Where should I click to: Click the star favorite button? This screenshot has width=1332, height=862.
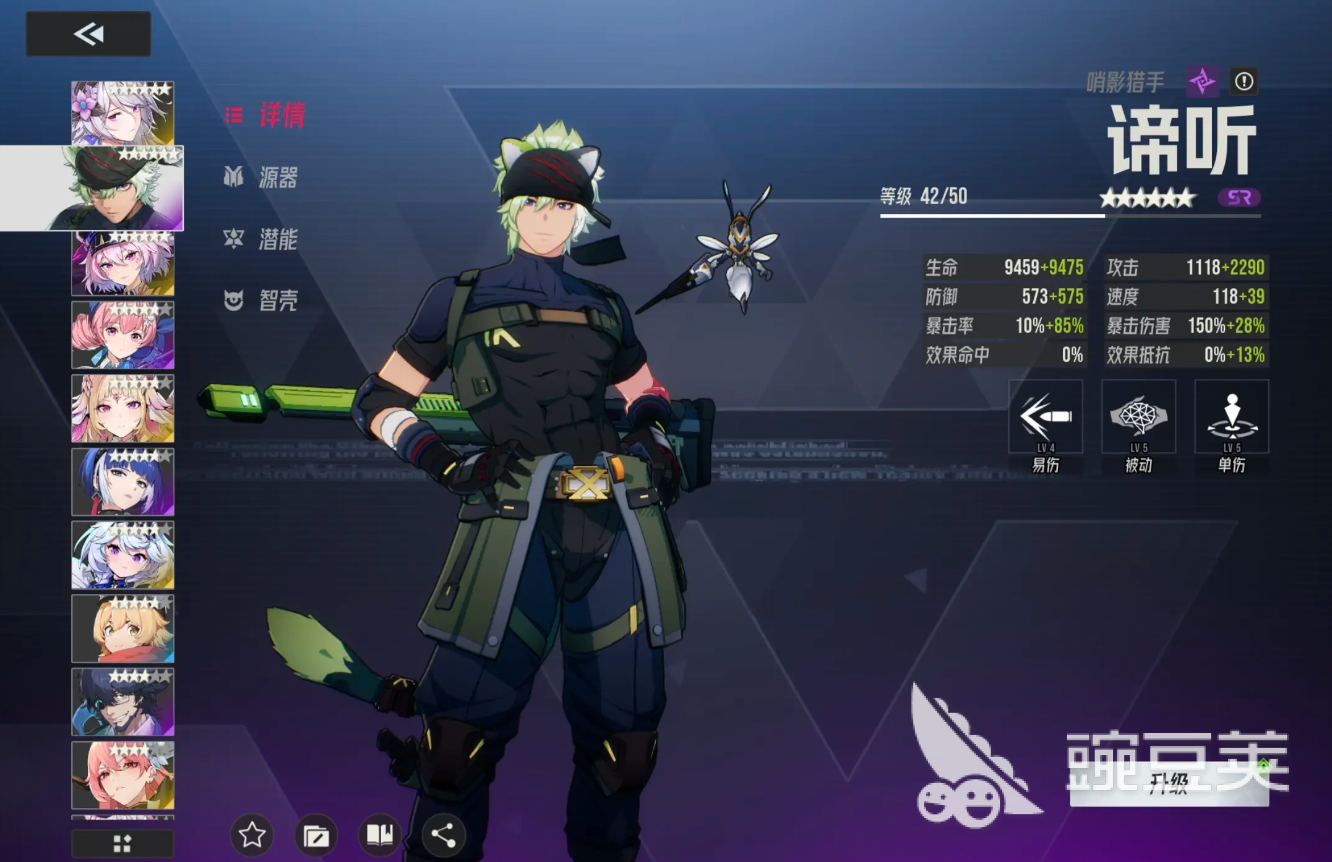click(252, 835)
